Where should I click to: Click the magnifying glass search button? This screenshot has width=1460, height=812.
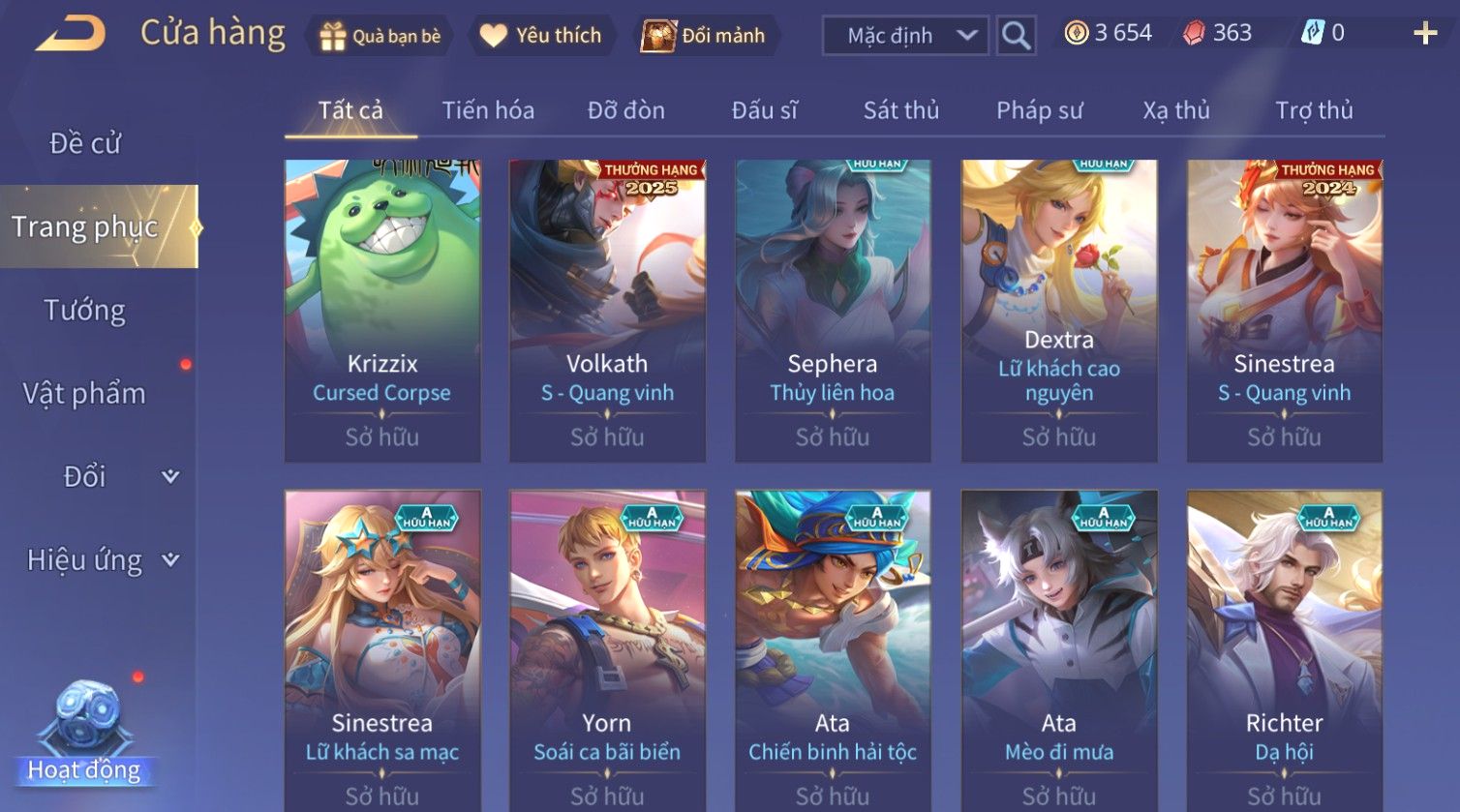point(1016,36)
